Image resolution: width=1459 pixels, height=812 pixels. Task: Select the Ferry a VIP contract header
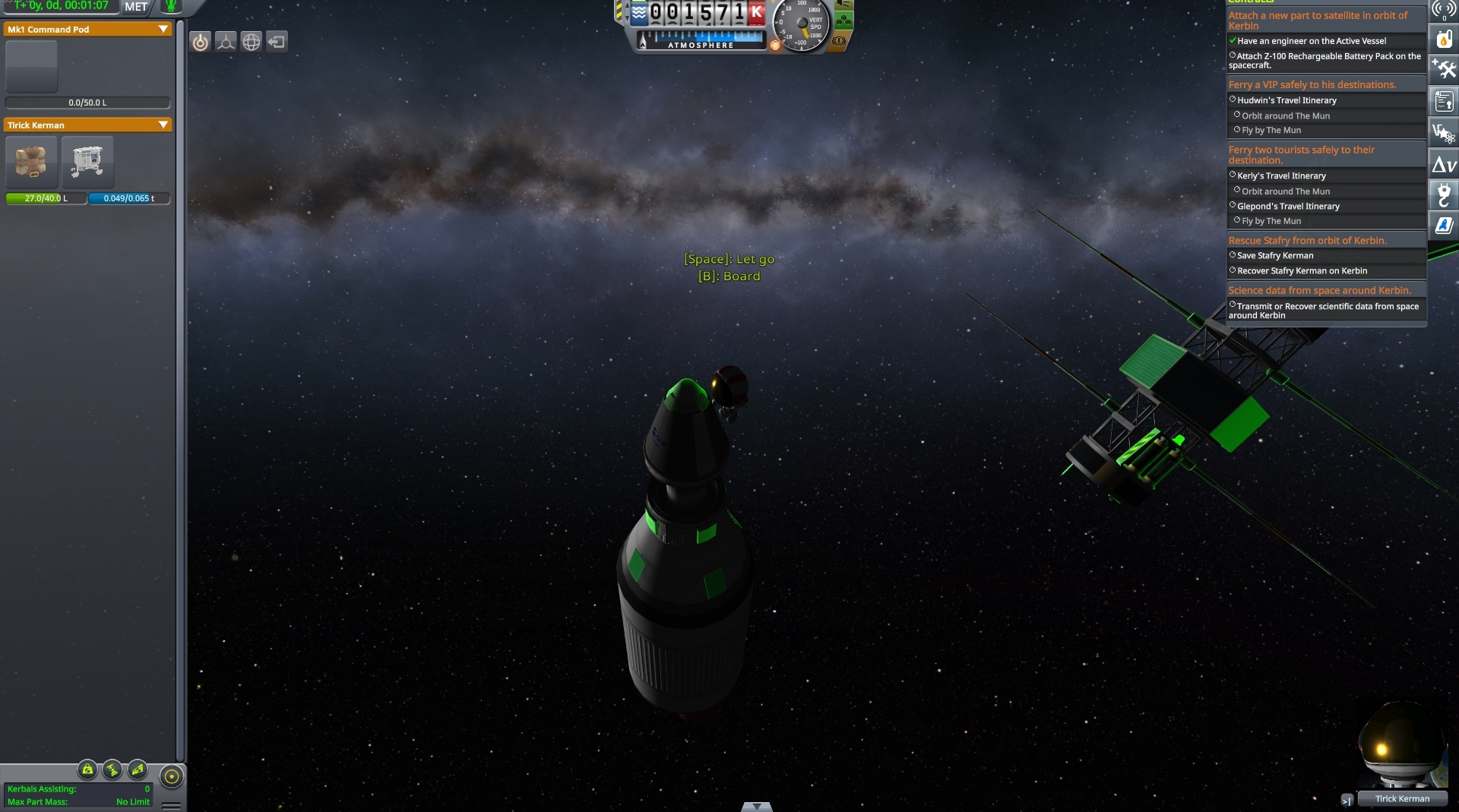[1312, 85]
